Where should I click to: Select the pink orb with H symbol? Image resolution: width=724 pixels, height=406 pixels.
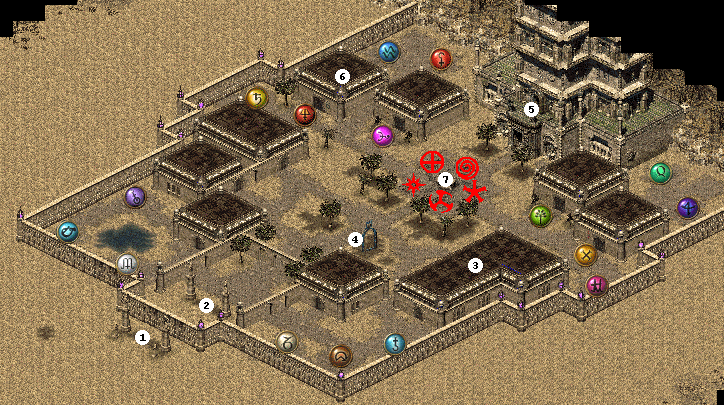(x=598, y=285)
